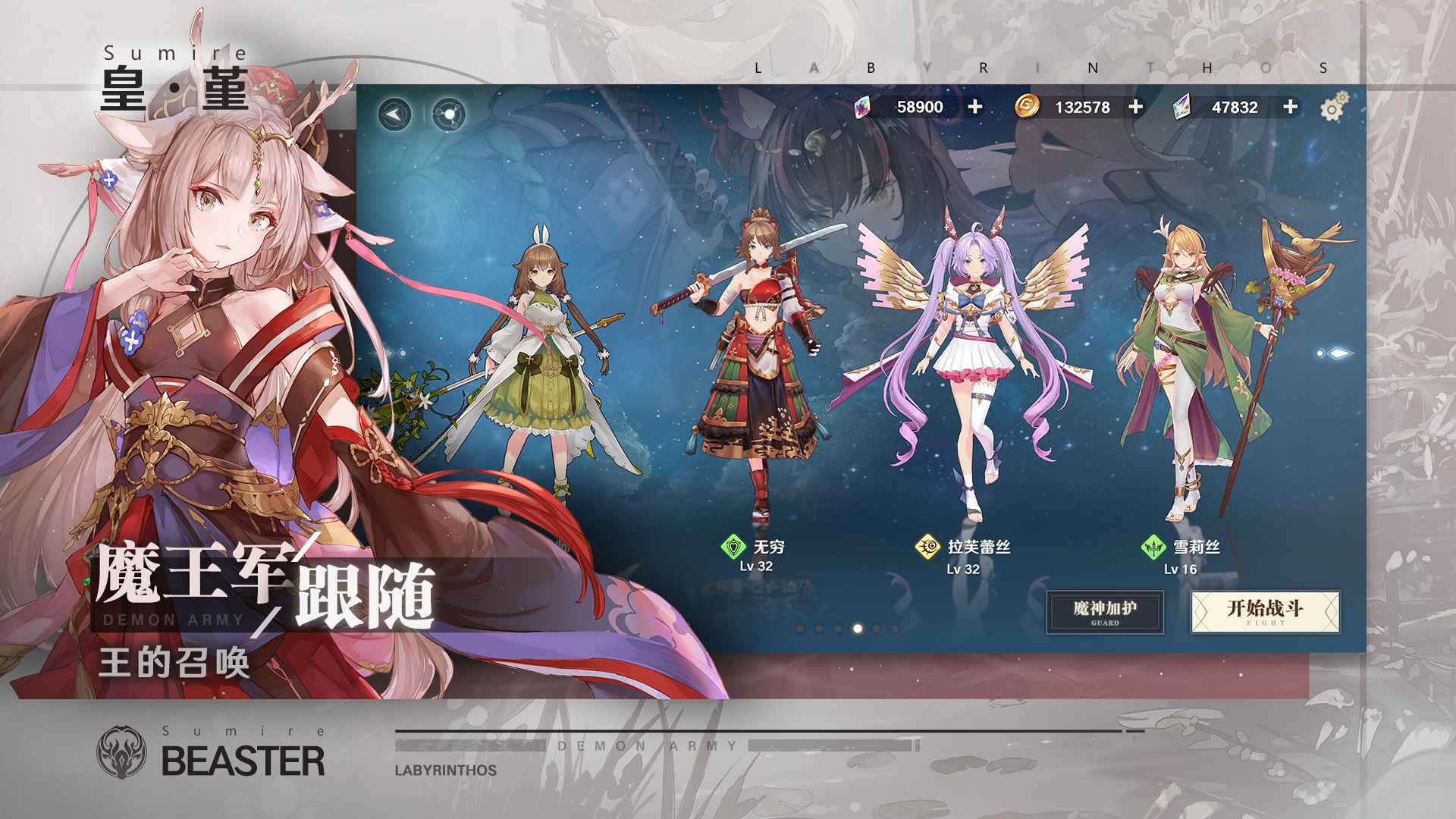Click the gold coin currency icon
This screenshot has height=819, width=1456.
(x=1028, y=108)
